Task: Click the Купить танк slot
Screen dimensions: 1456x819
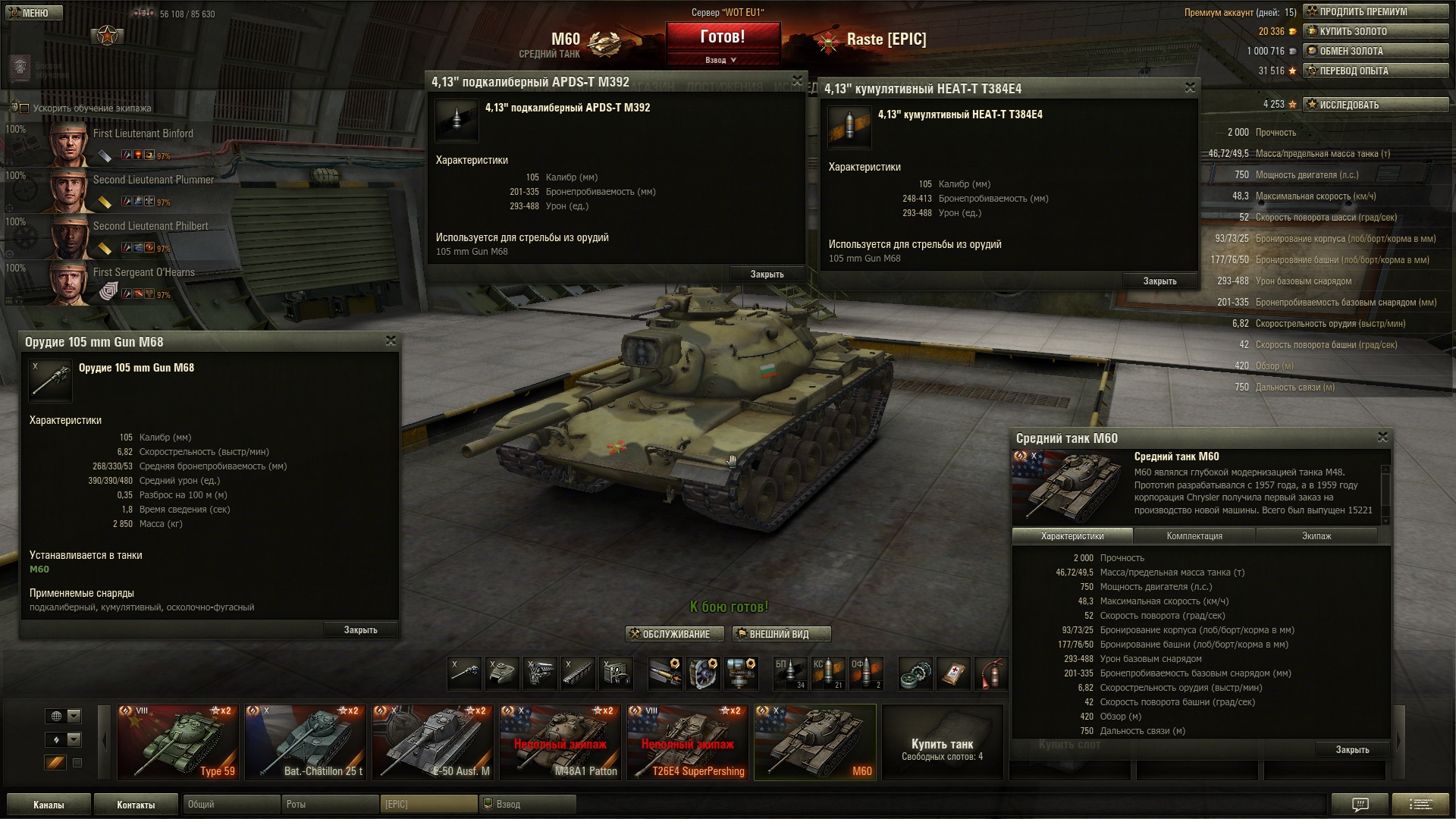Action: tap(942, 748)
